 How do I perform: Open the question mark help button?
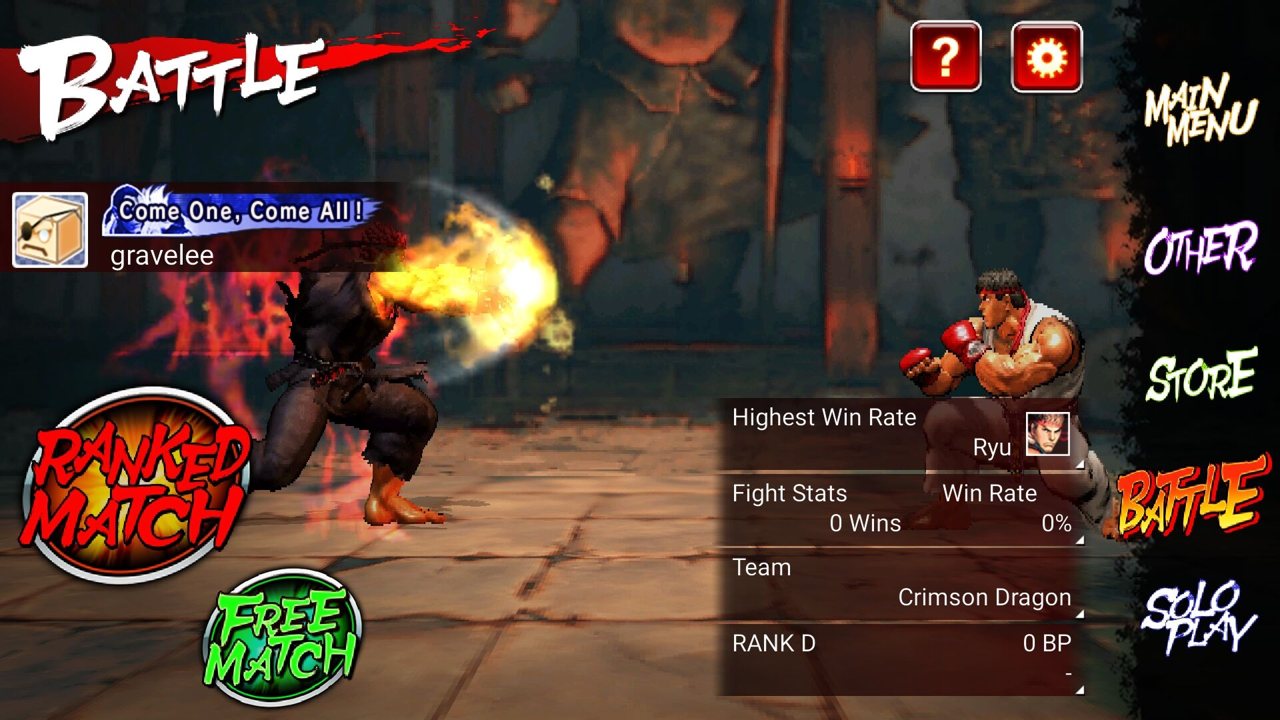pos(945,57)
